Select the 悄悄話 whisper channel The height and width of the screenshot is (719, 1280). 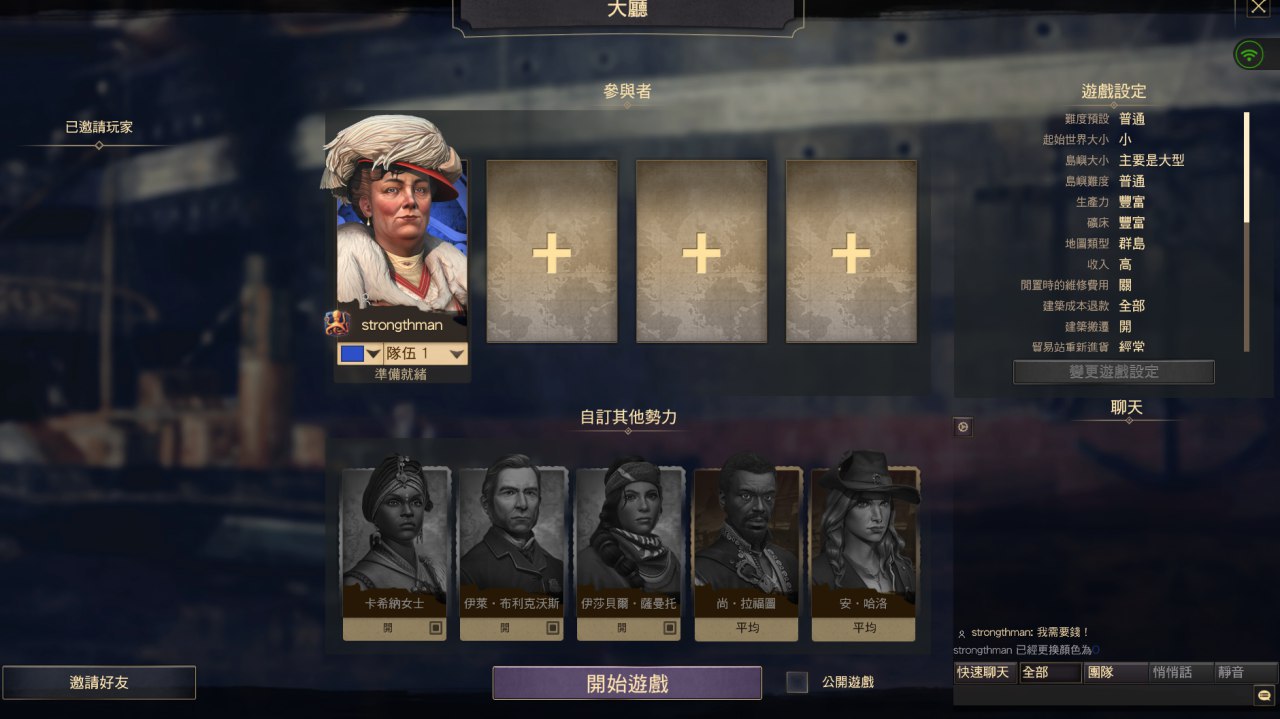[1180, 672]
